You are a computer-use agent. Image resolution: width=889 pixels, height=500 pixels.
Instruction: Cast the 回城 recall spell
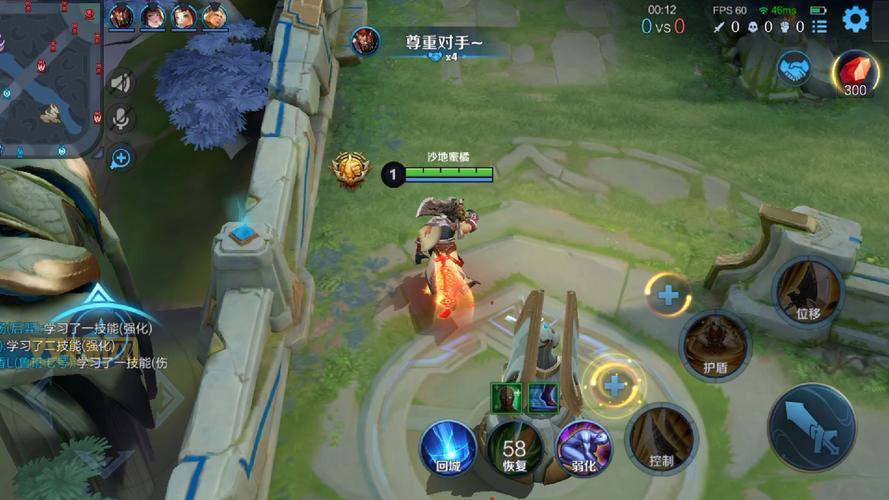point(447,446)
